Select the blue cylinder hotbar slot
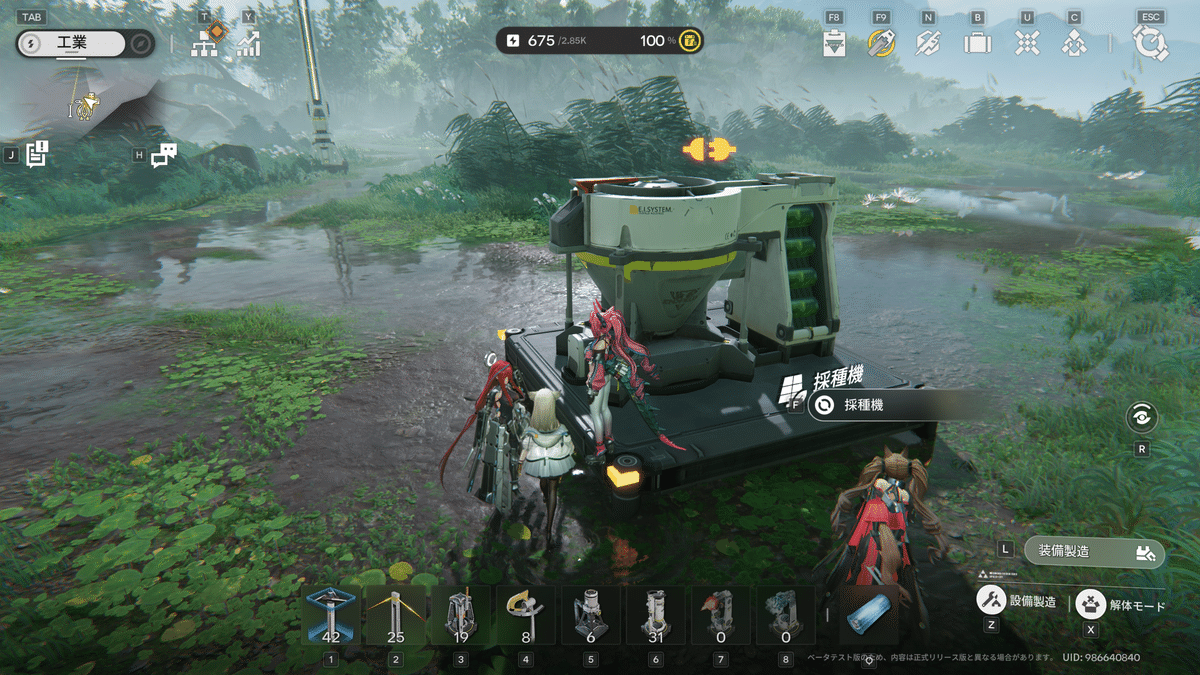 tap(868, 614)
